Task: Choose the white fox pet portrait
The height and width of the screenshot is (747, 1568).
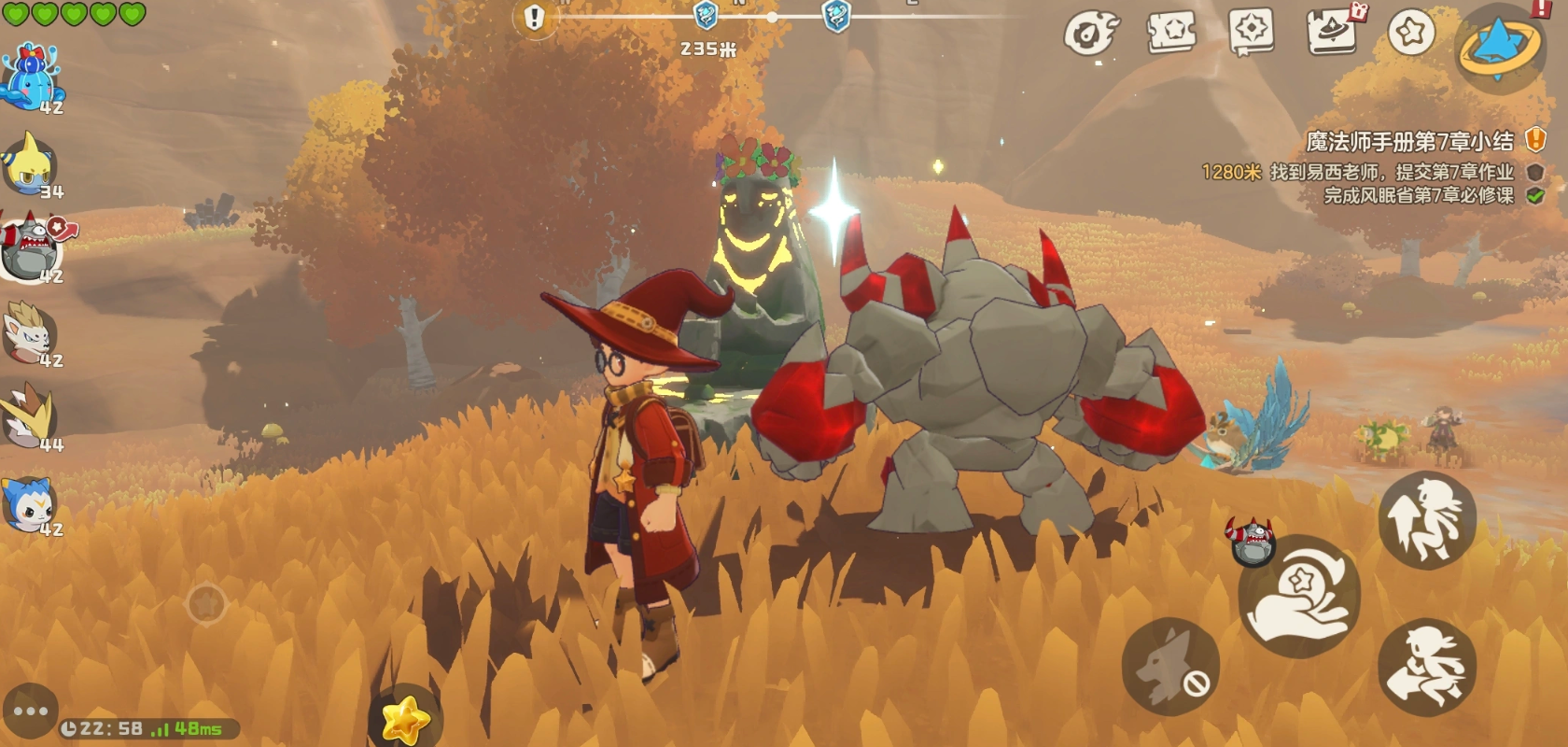Action: (32, 333)
